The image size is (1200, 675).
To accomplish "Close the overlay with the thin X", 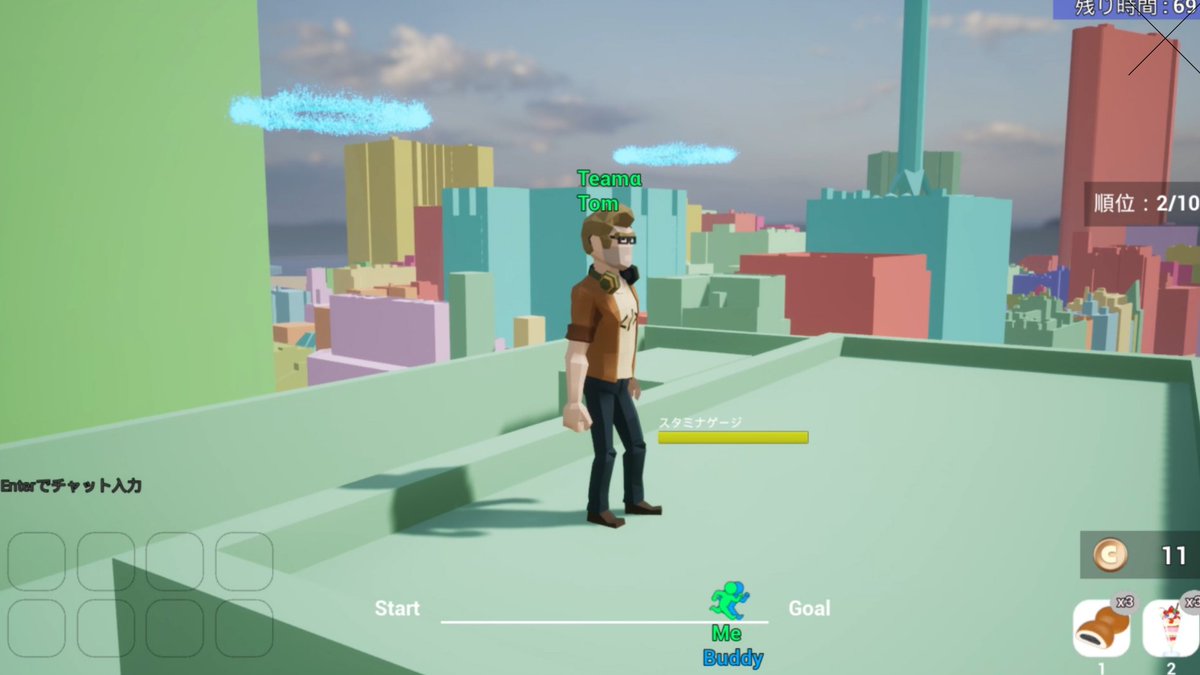I will (1164, 38).
